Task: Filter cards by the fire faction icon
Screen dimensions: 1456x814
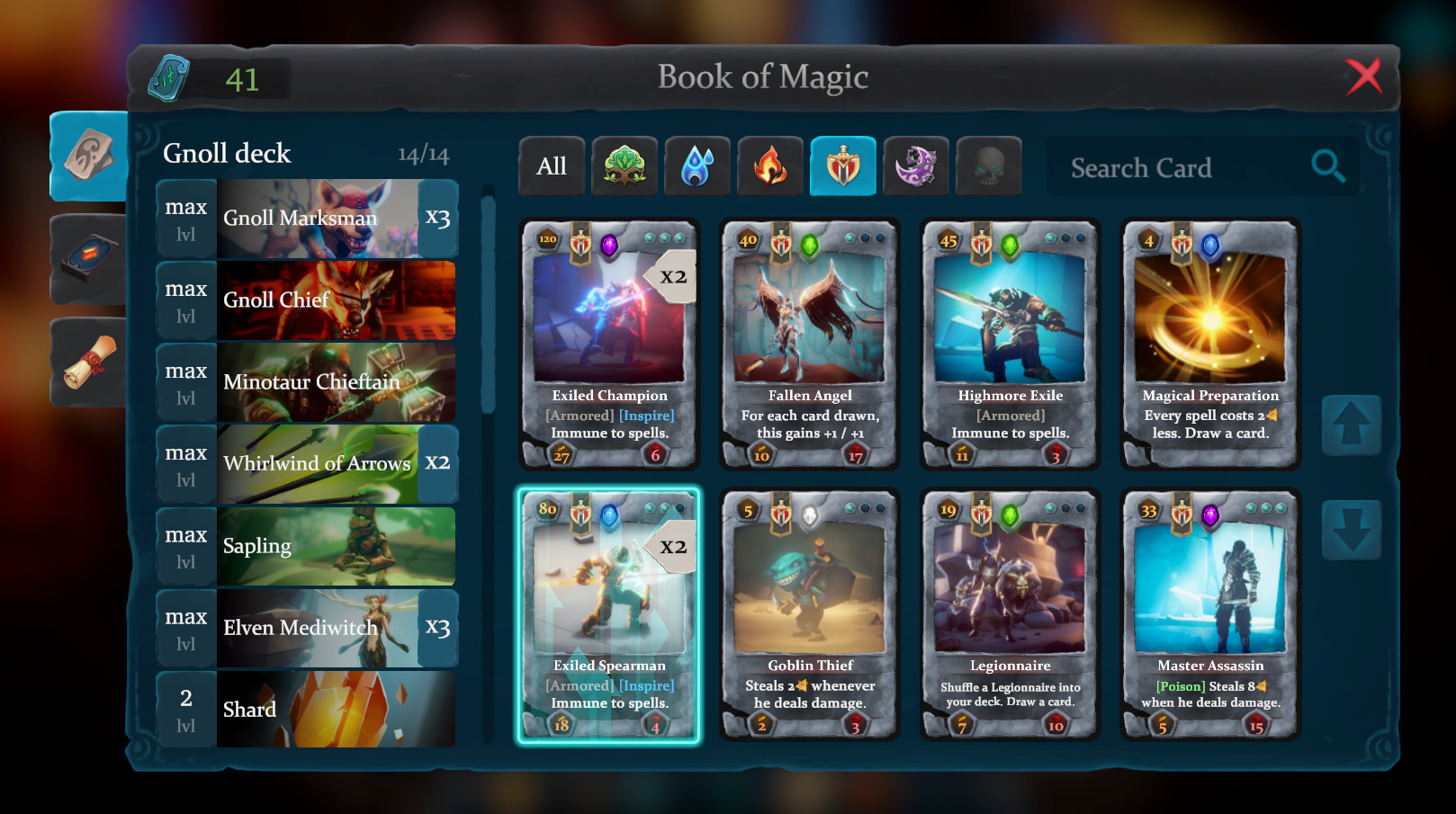Action: (770, 165)
